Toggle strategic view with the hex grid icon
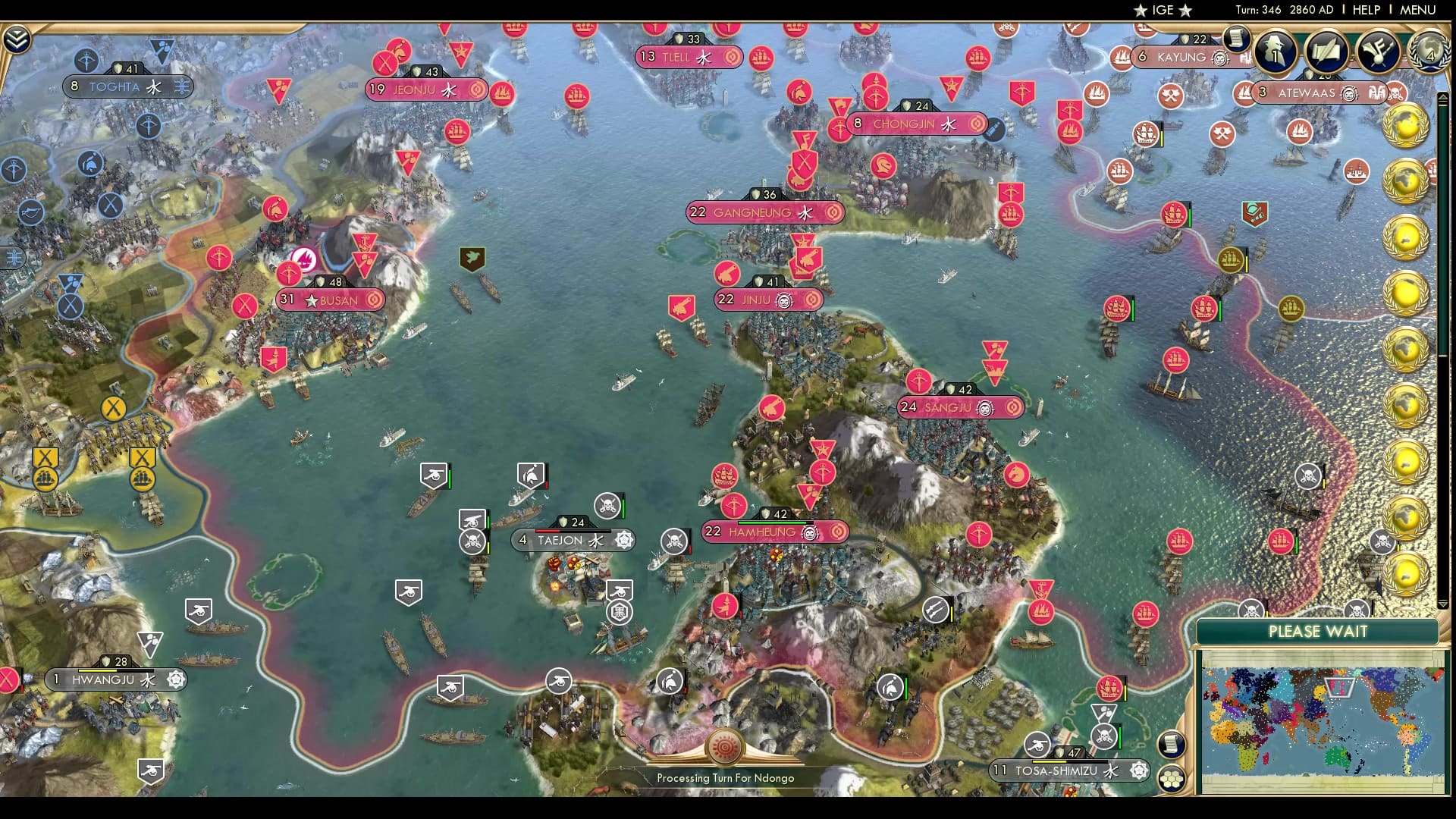This screenshot has width=1456, height=819. click(x=1172, y=779)
